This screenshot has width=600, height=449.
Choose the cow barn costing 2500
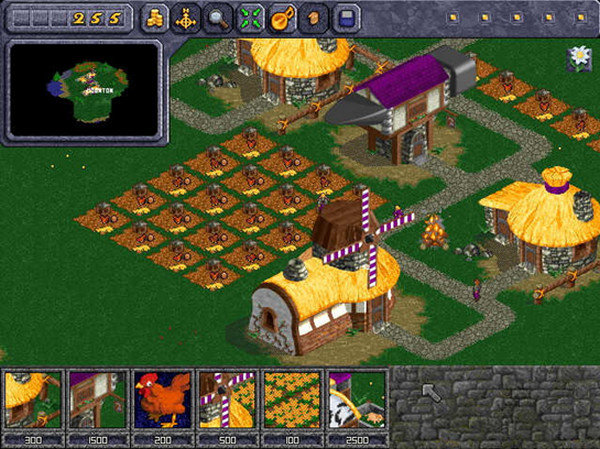[x=357, y=400]
